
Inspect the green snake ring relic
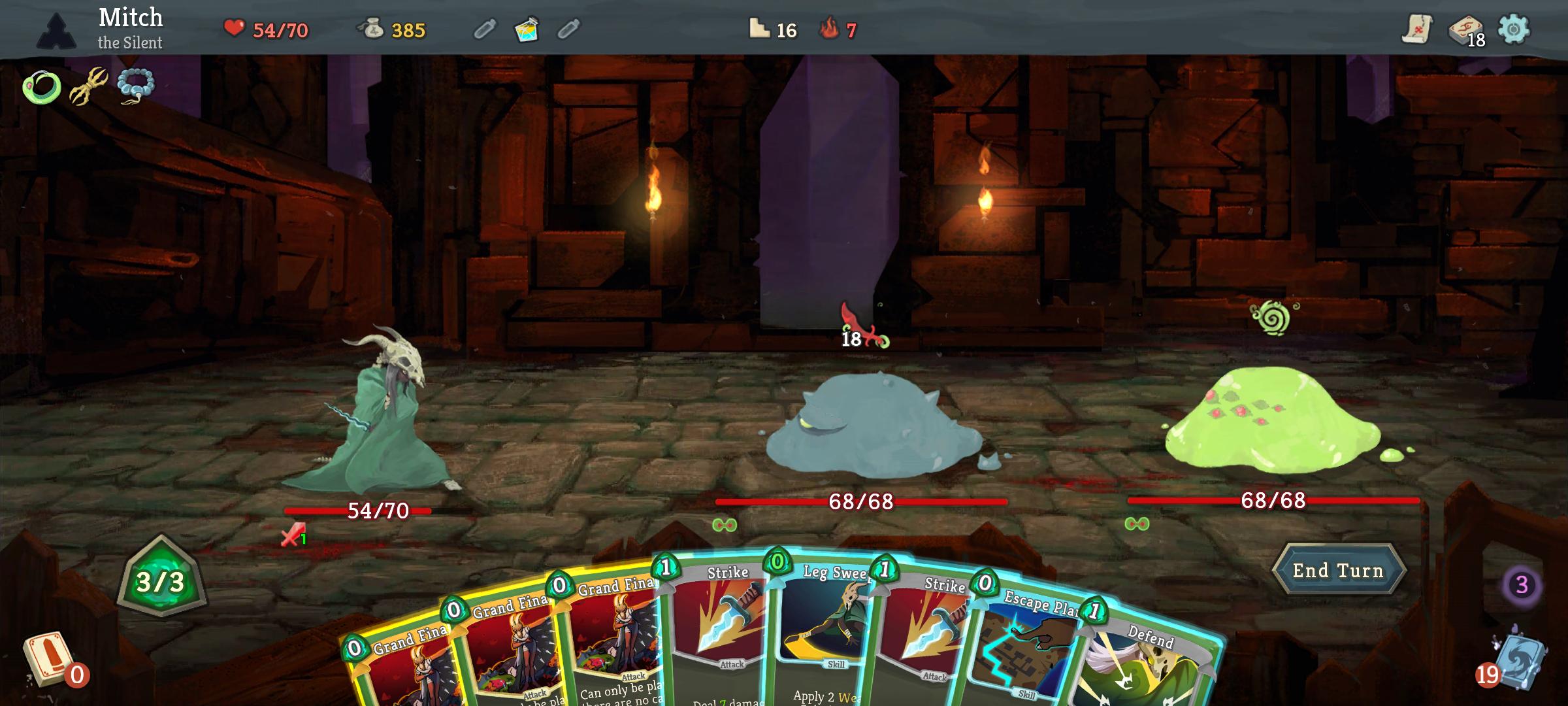pyautogui.click(x=42, y=87)
